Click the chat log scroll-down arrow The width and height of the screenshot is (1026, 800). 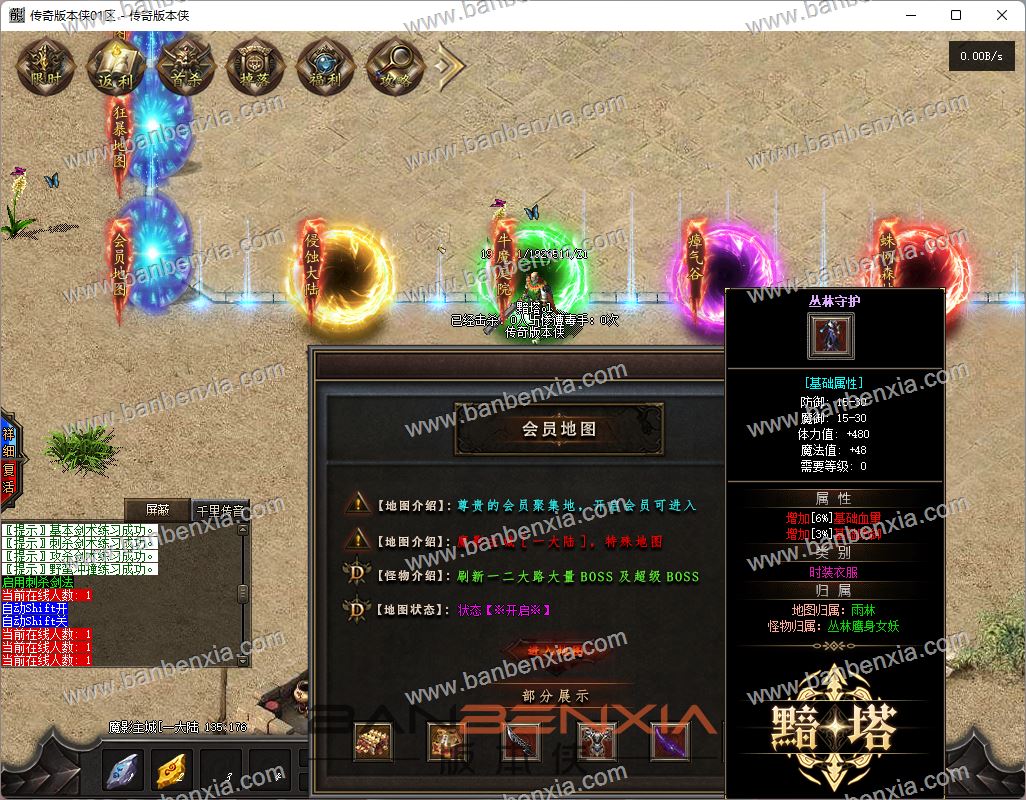241,660
